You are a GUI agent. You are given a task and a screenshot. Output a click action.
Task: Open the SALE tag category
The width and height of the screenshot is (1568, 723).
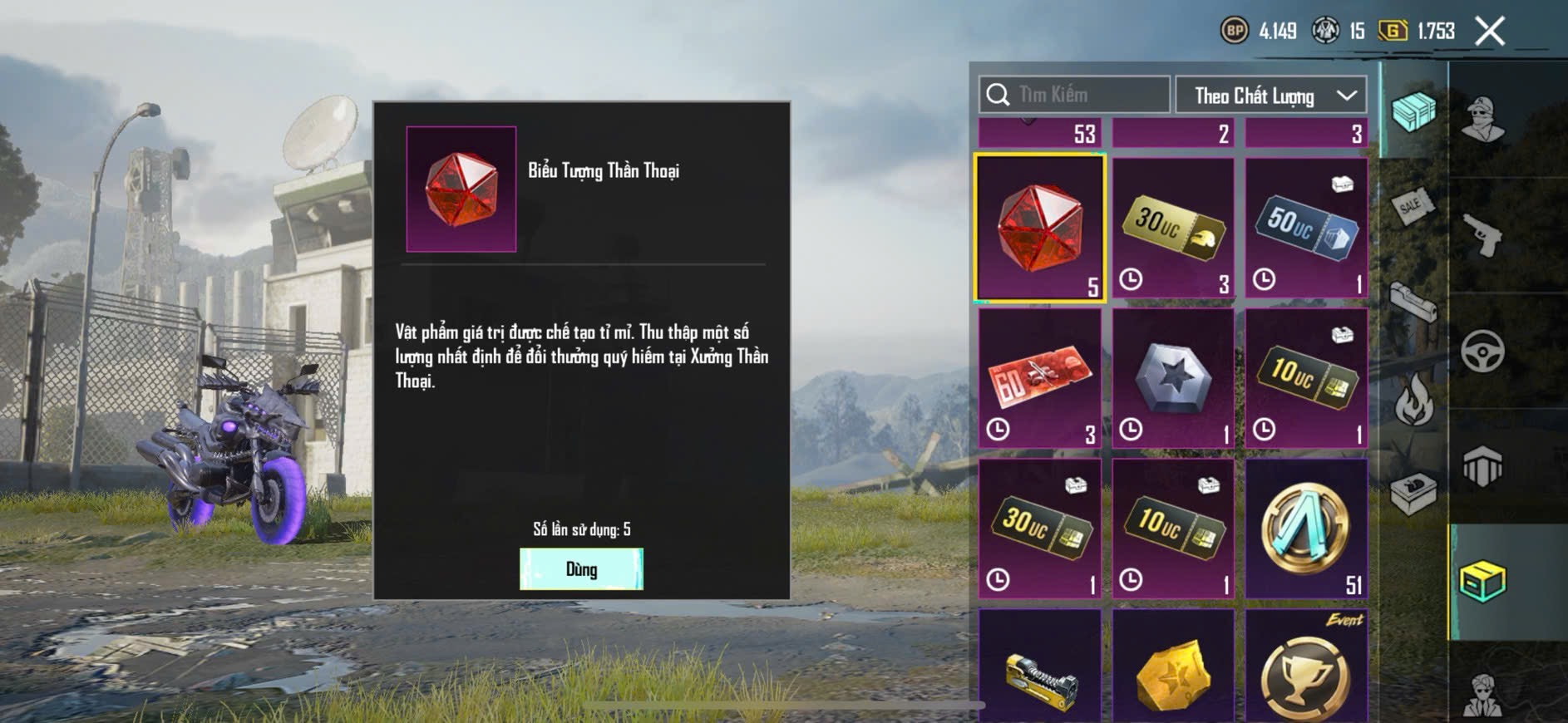[1413, 206]
